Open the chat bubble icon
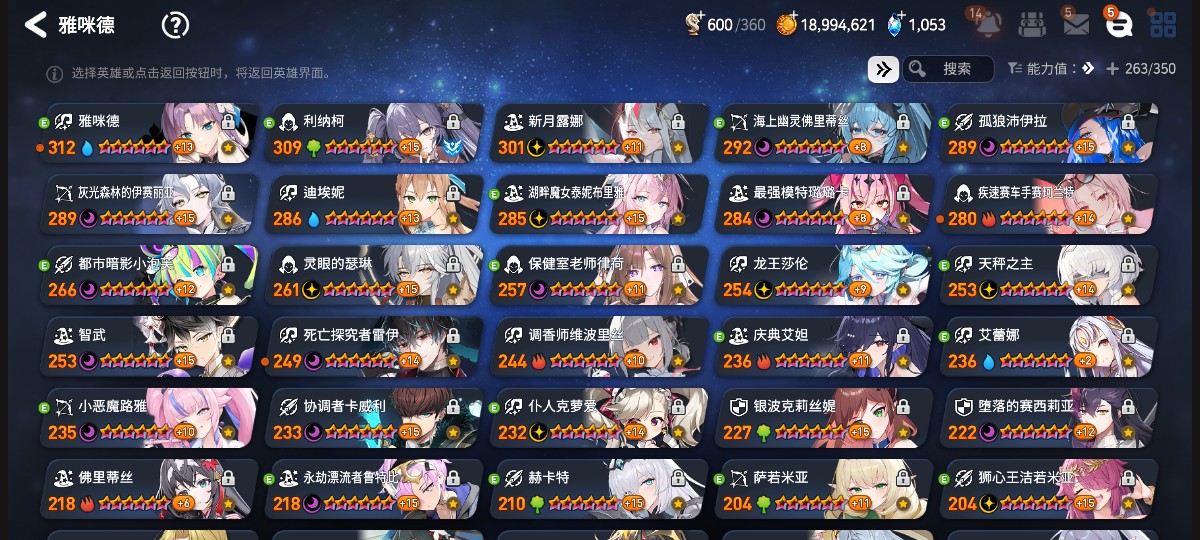Viewport: 1200px width, 540px height. click(x=1119, y=24)
